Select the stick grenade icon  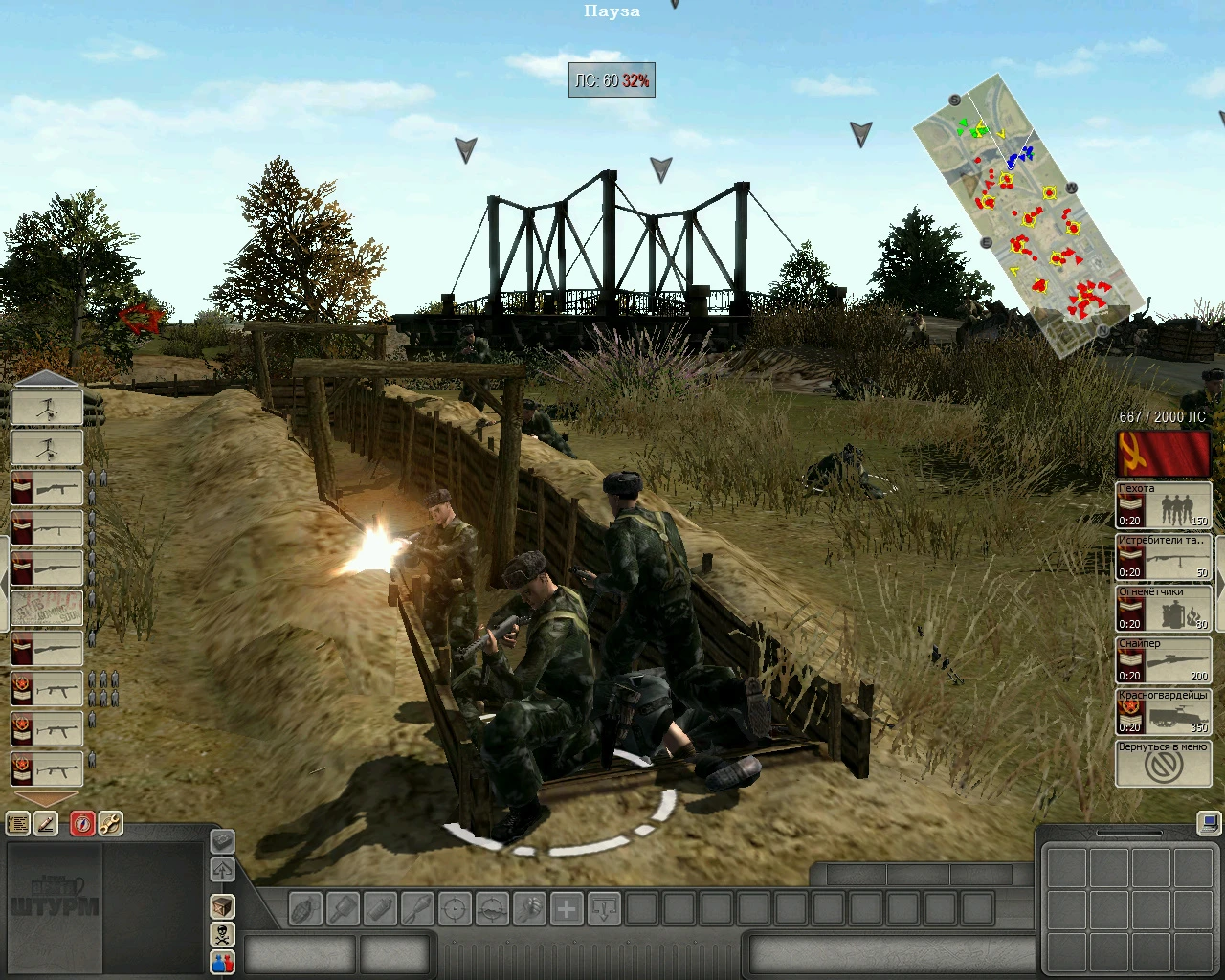point(344,910)
